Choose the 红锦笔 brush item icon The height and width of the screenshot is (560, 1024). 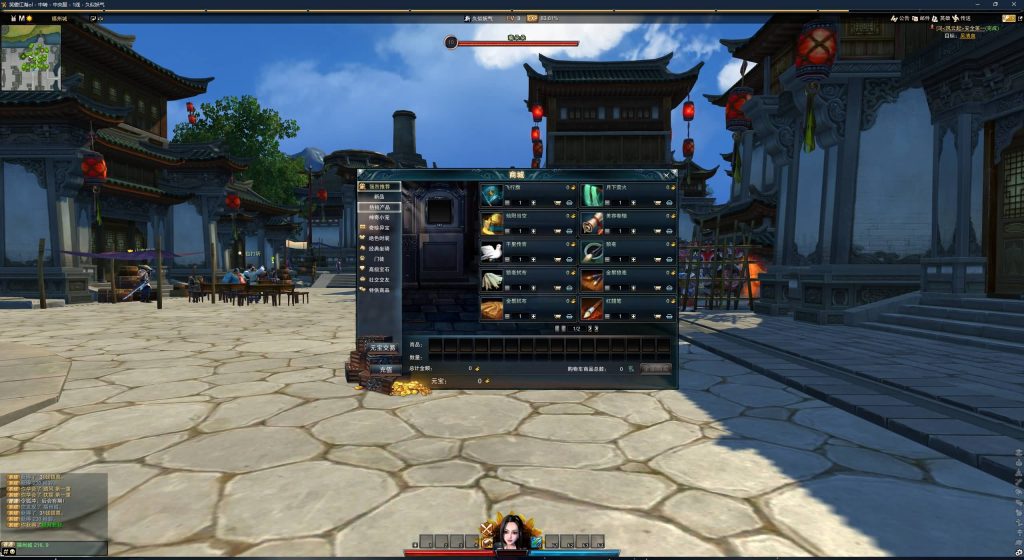592,308
